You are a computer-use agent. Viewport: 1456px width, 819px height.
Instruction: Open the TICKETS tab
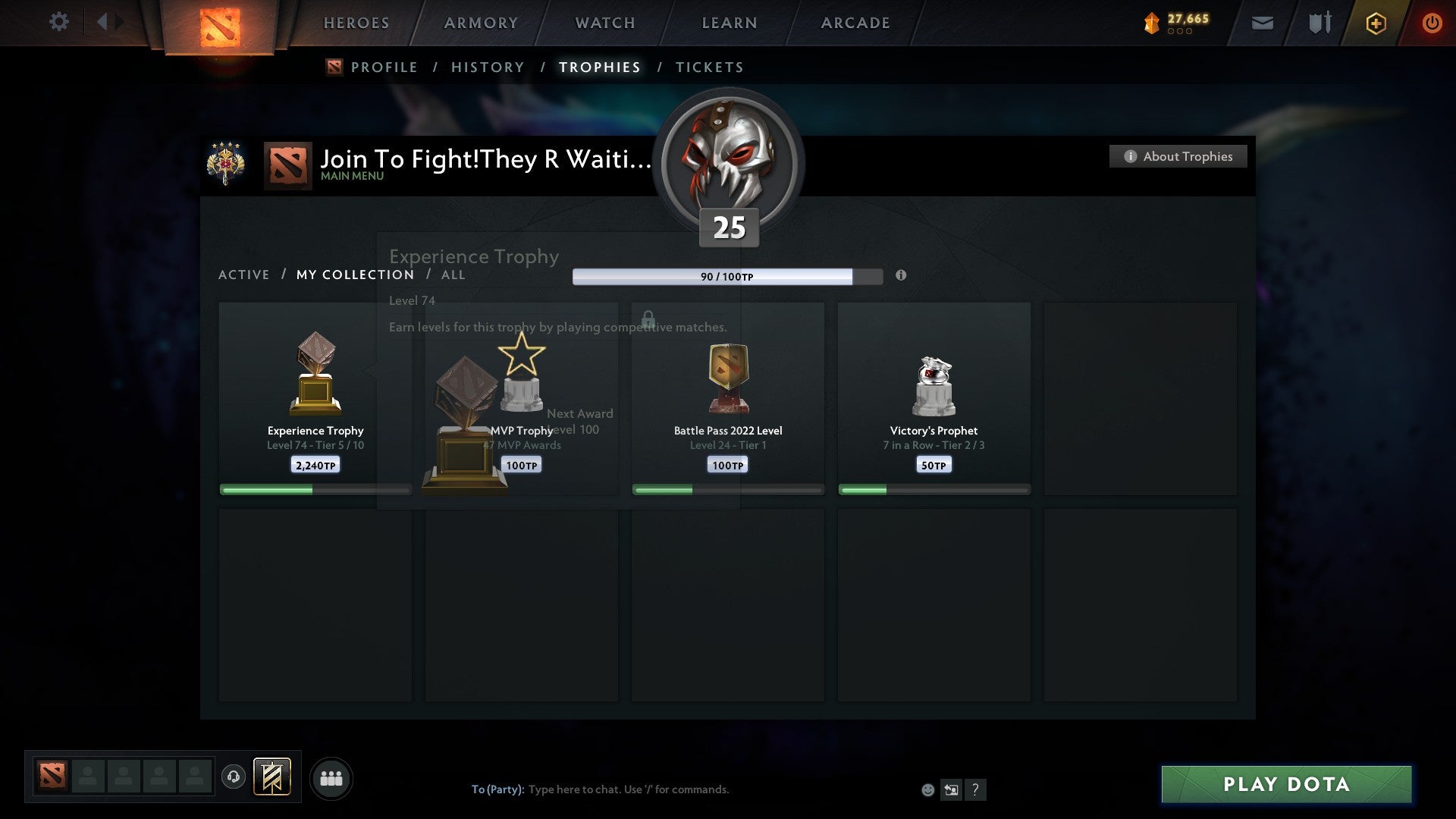708,67
